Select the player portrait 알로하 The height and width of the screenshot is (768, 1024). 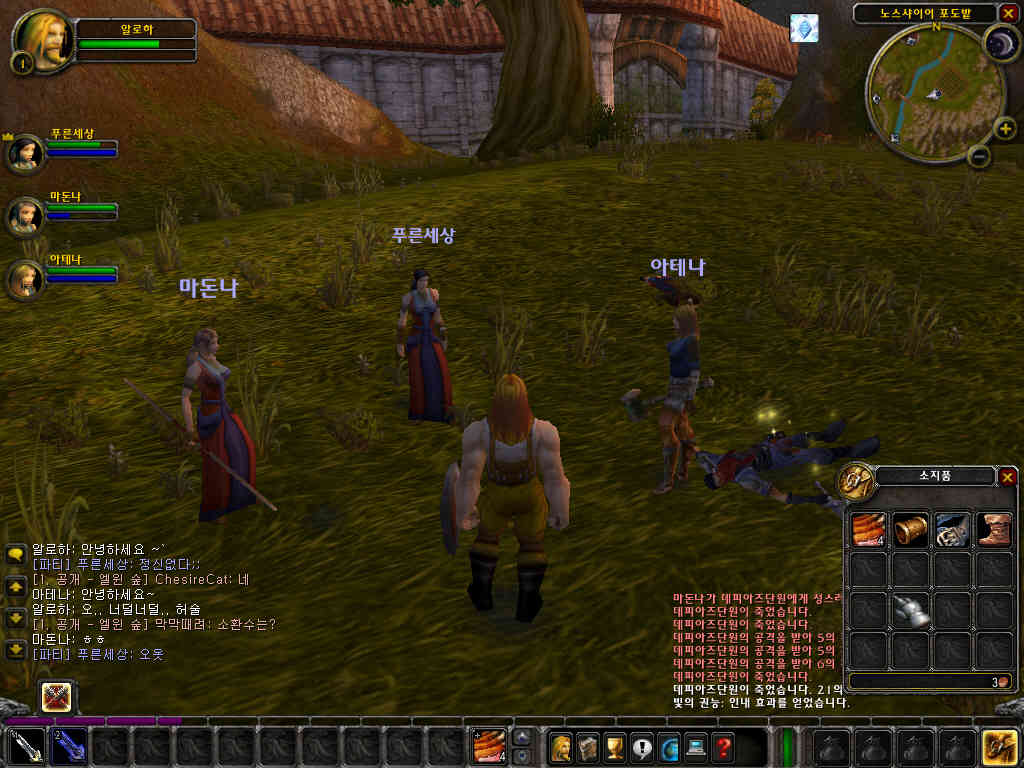pos(41,40)
